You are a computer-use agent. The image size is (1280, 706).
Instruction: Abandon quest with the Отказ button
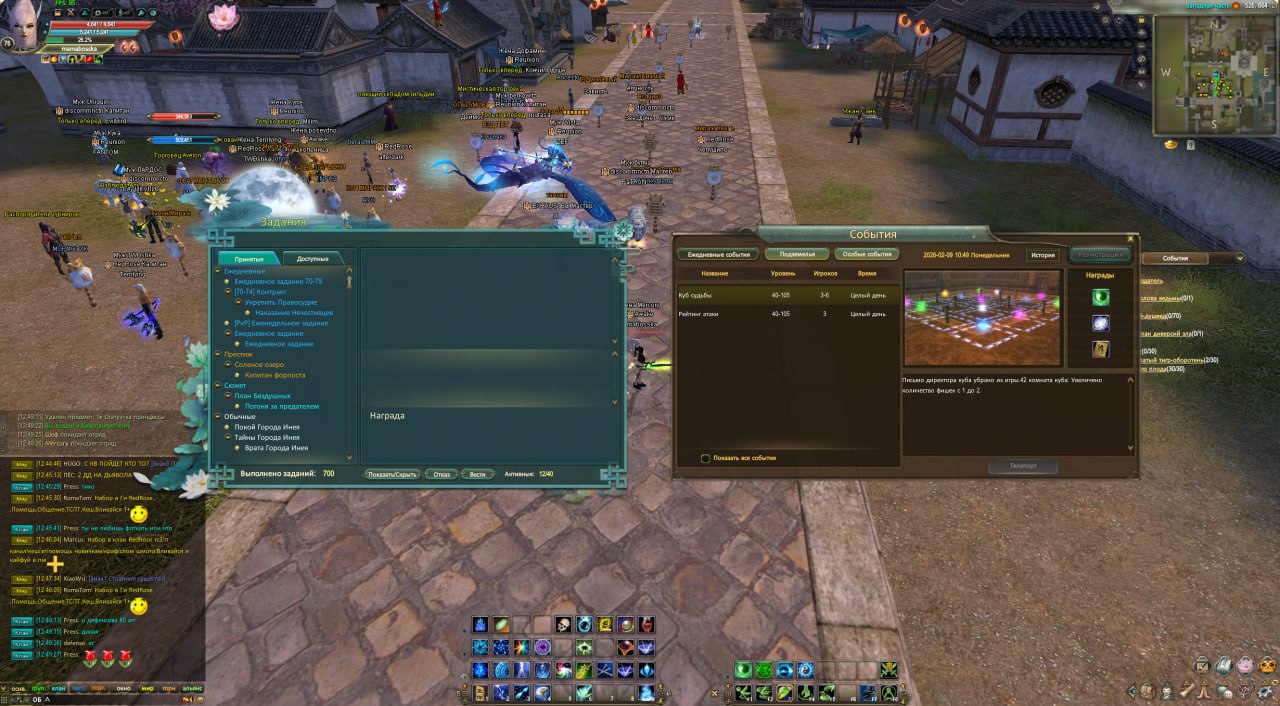pos(441,474)
